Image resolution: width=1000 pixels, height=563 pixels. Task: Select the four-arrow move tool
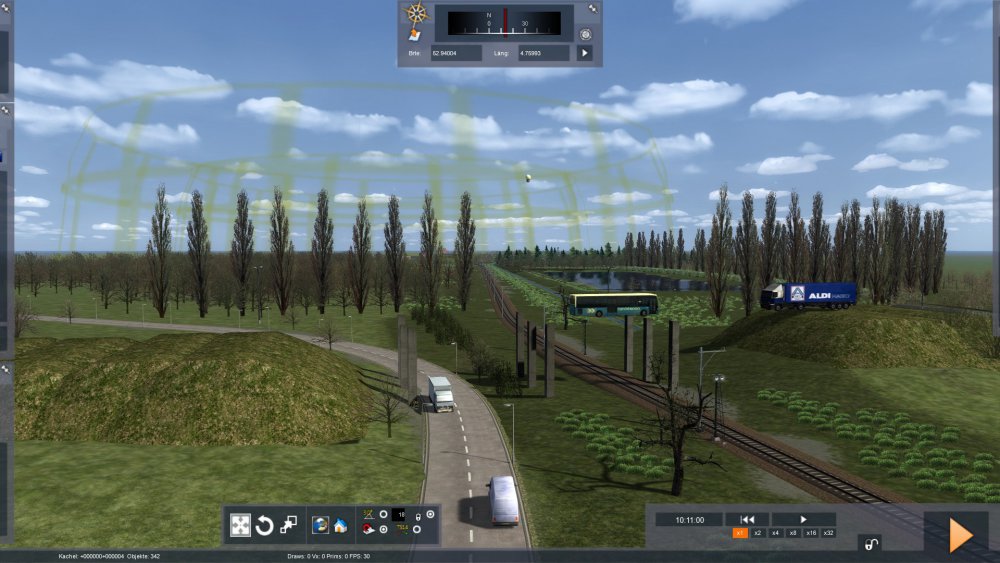241,525
